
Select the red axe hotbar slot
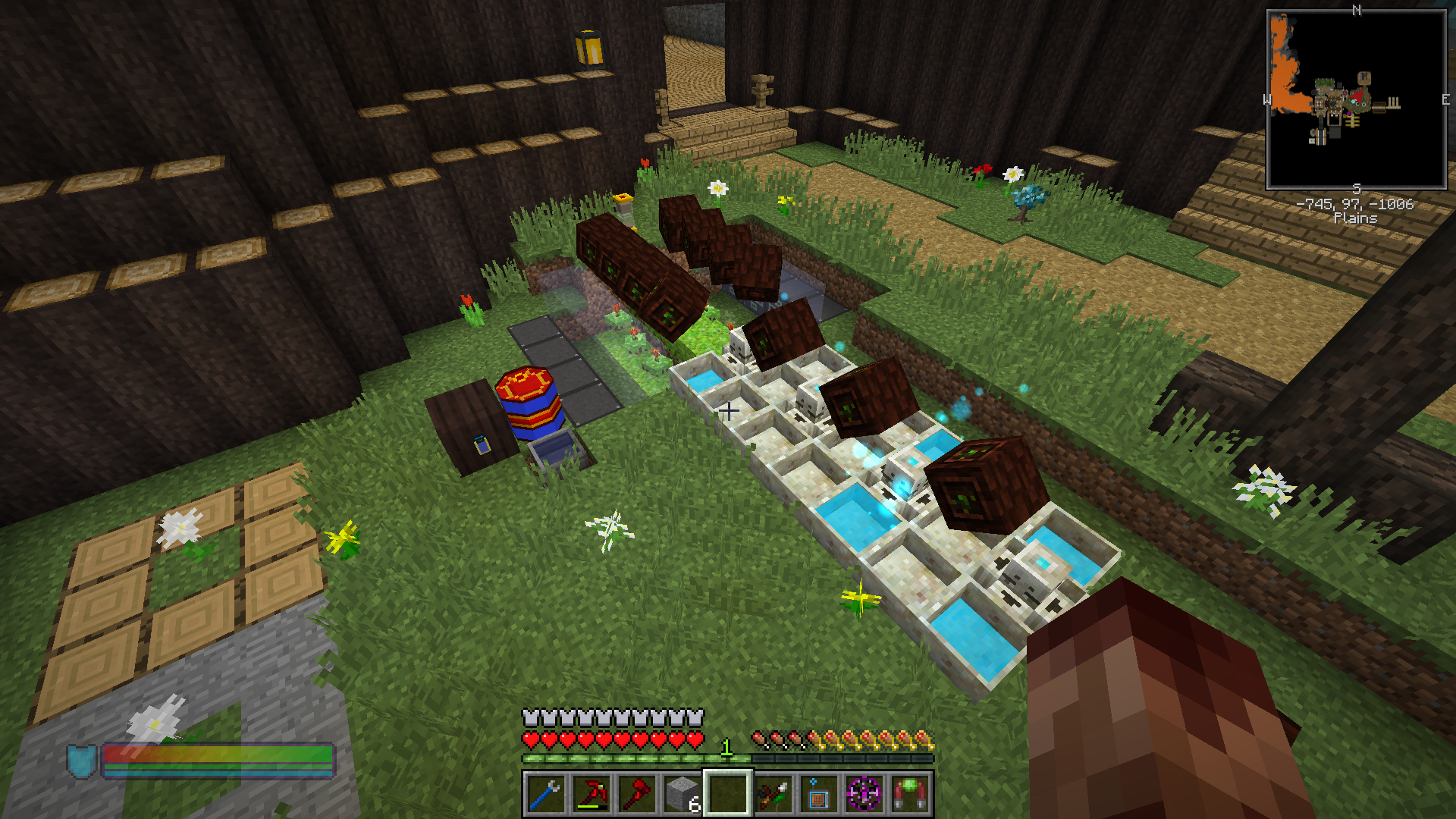click(x=636, y=794)
